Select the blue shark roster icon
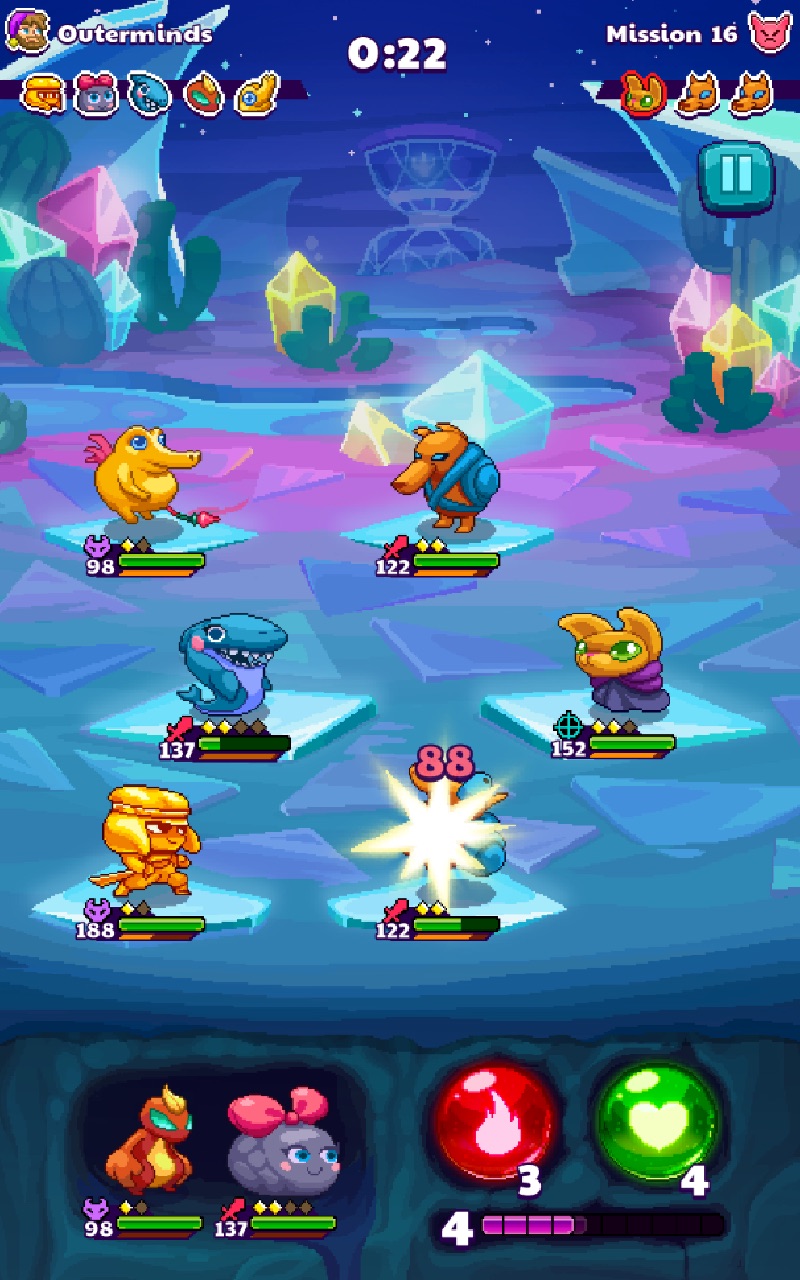The width and height of the screenshot is (800, 1280). coord(150,94)
